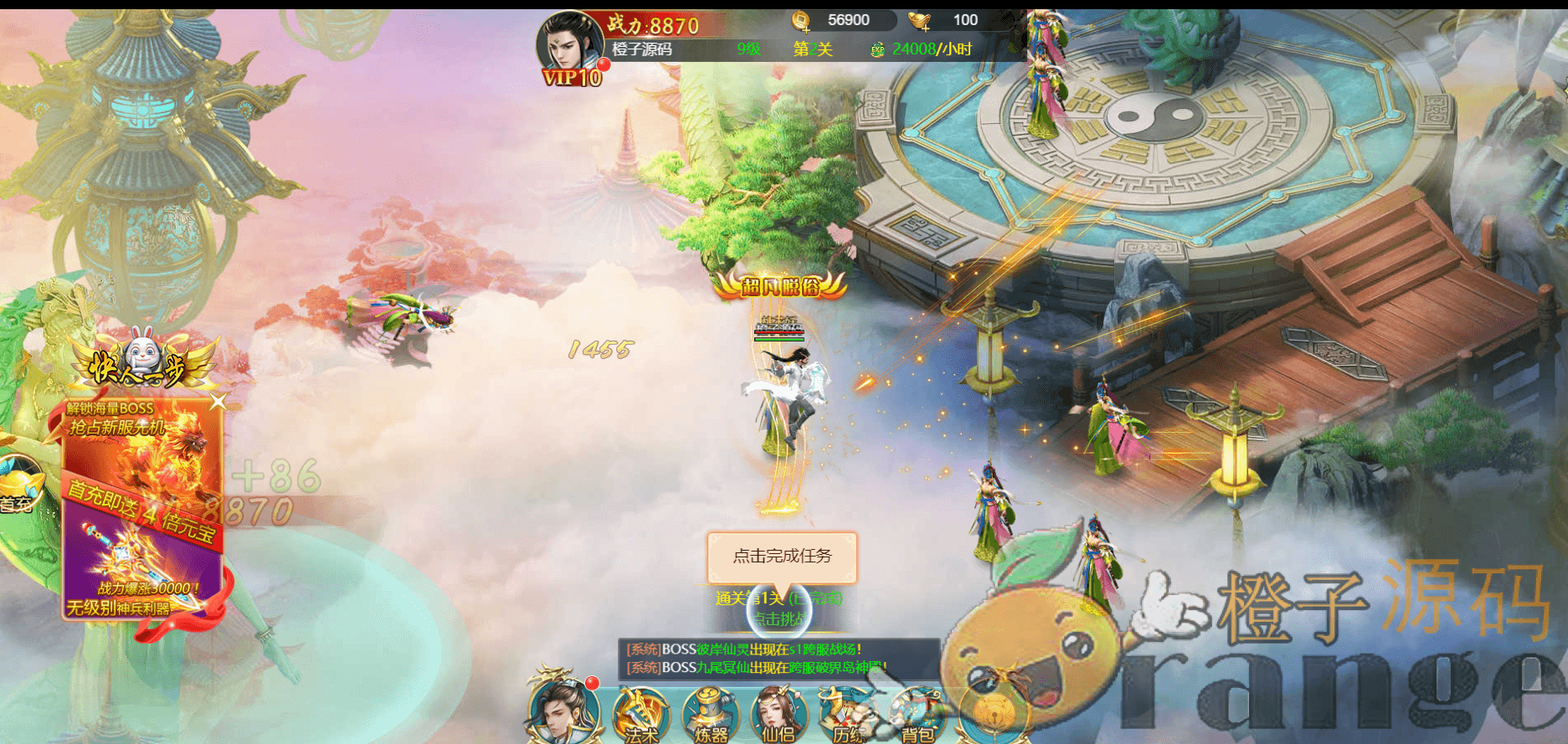Open the 仙侣 companion menu
1568x744 pixels.
point(778,716)
